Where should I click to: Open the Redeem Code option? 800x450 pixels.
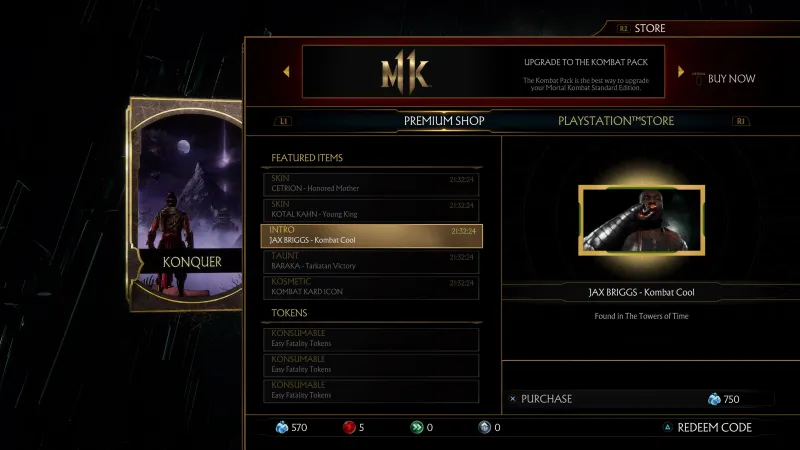point(714,427)
